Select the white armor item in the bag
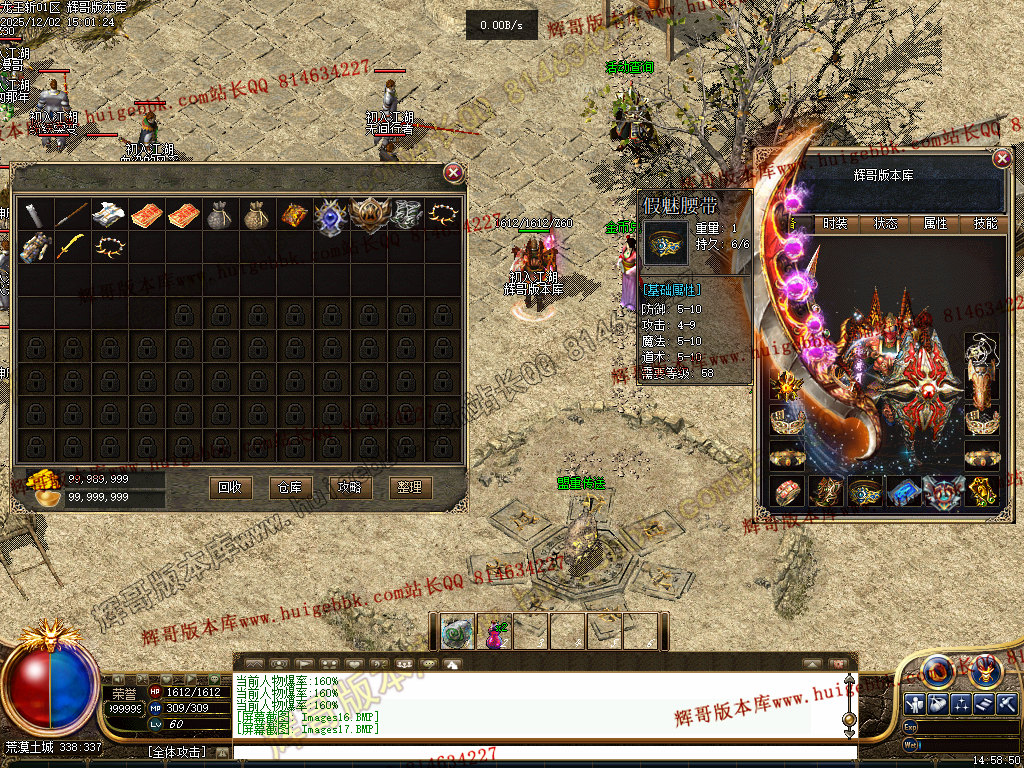Image resolution: width=1024 pixels, height=768 pixels. tap(107, 215)
